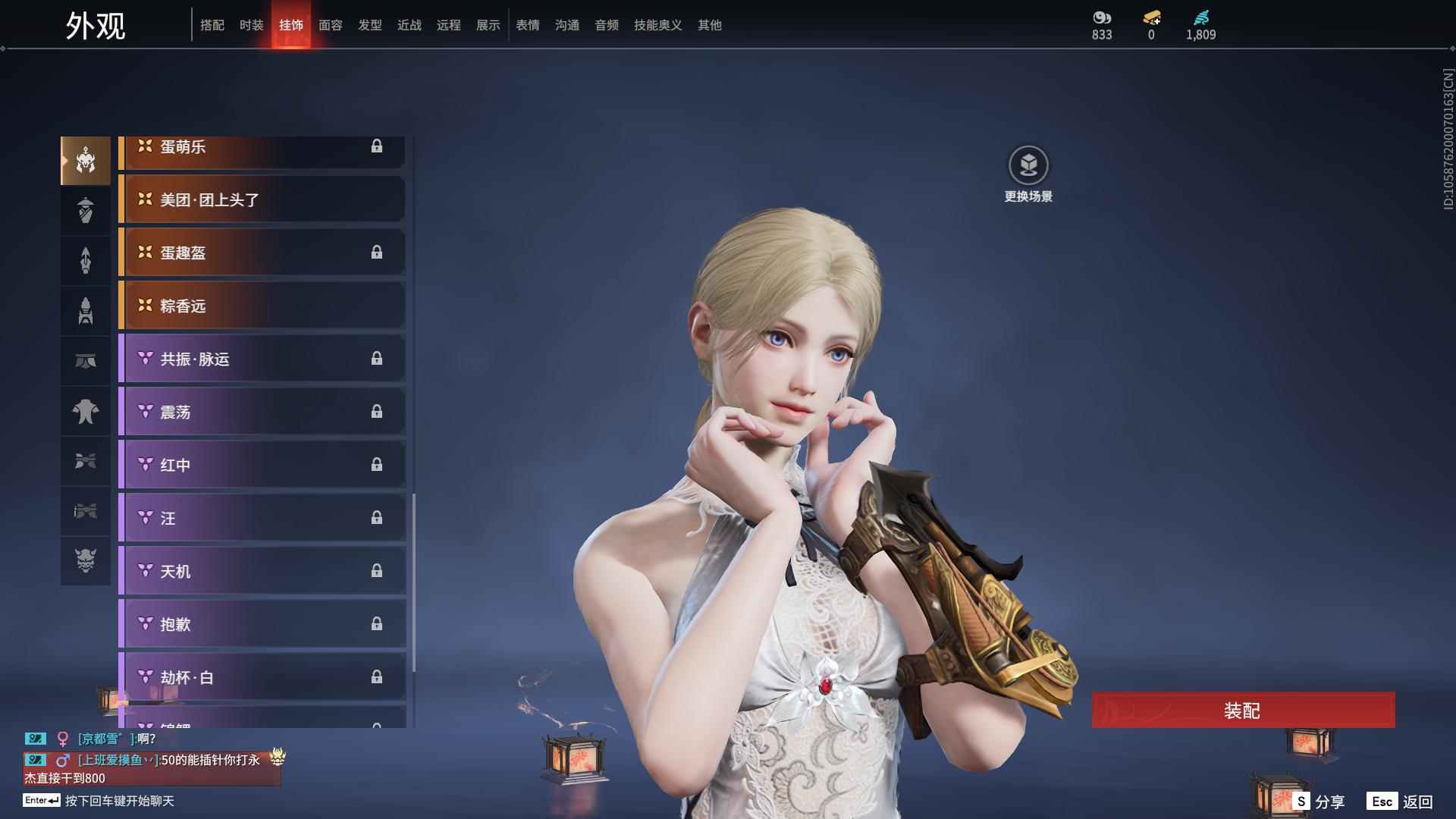The height and width of the screenshot is (819, 1456).
Task: Select the 美团·团上头了 accessory
Action: [x=262, y=199]
